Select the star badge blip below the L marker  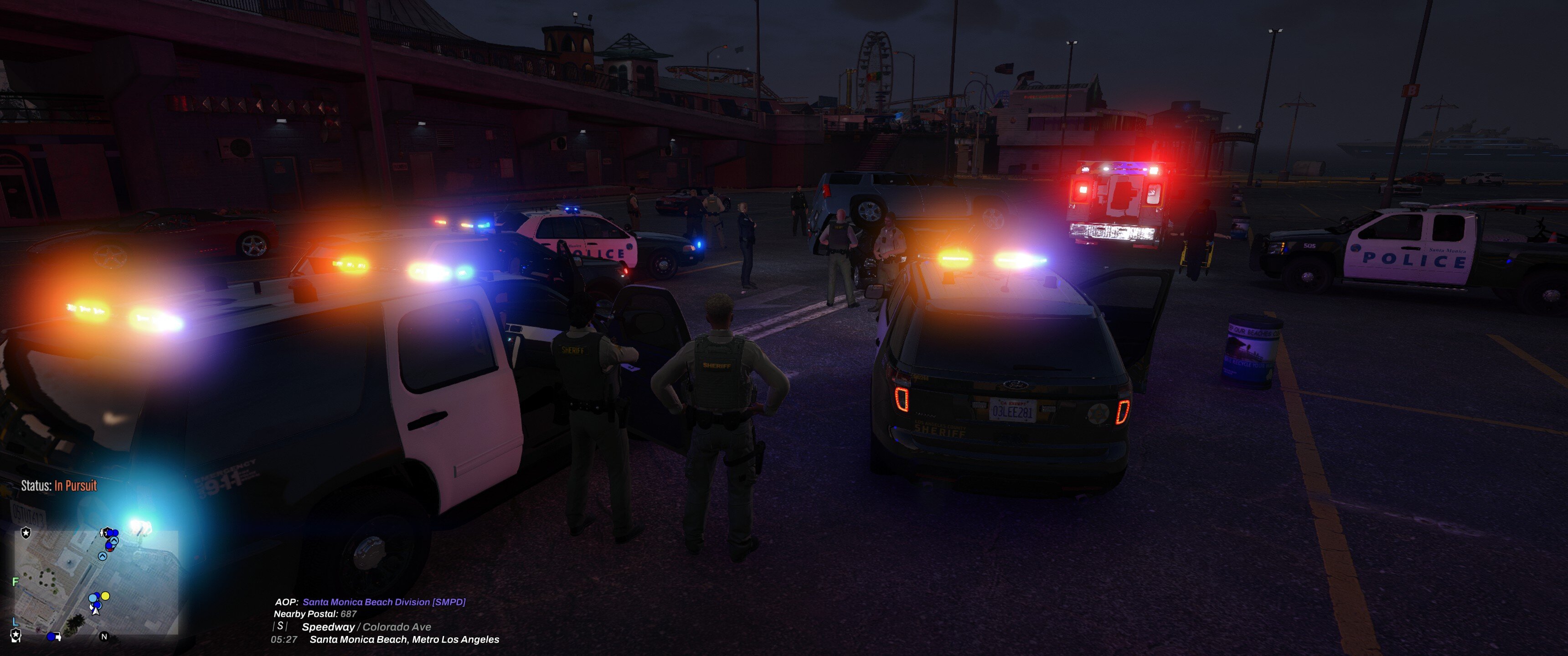(x=16, y=635)
